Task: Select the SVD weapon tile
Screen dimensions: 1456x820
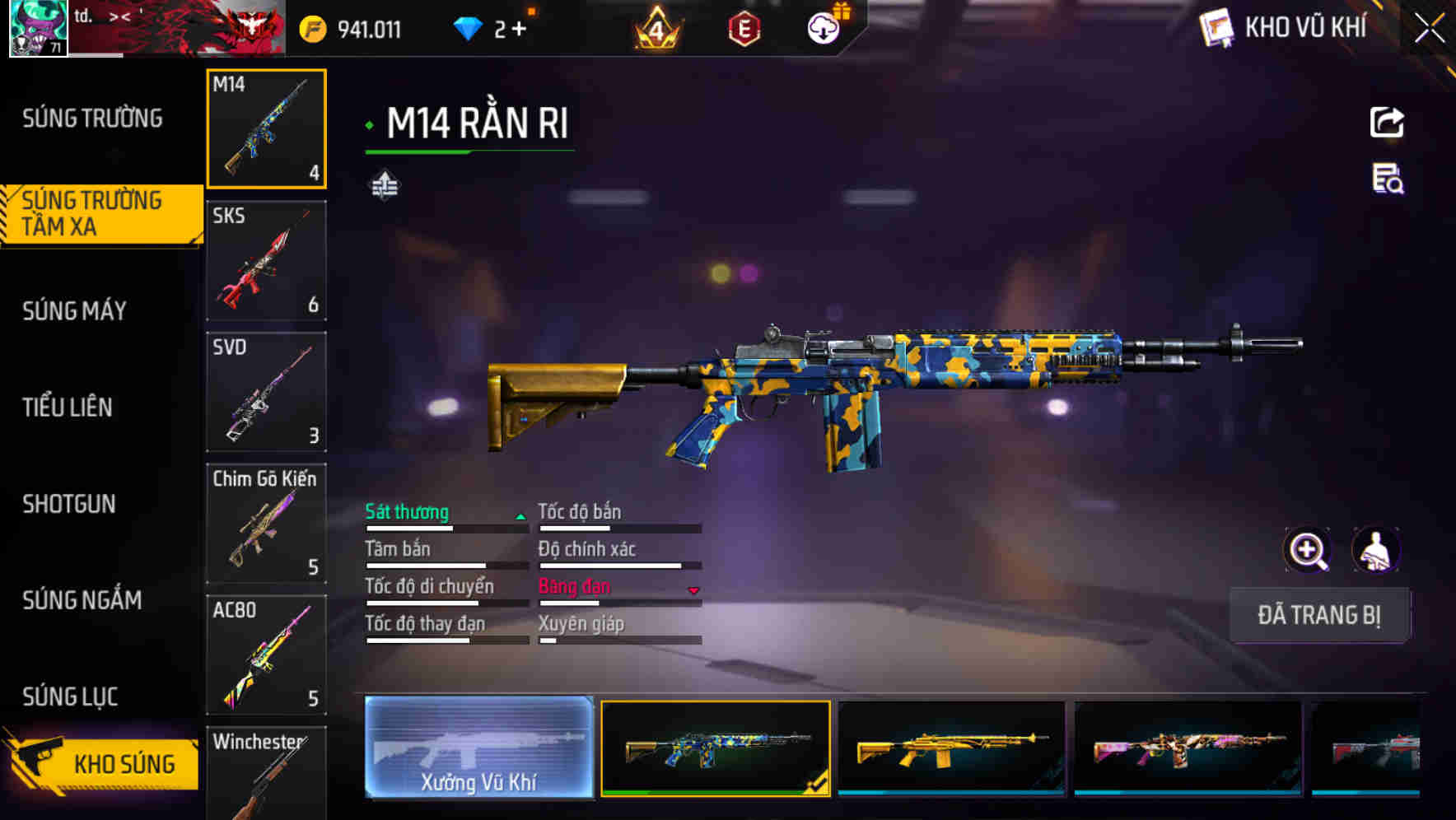Action: [x=266, y=392]
